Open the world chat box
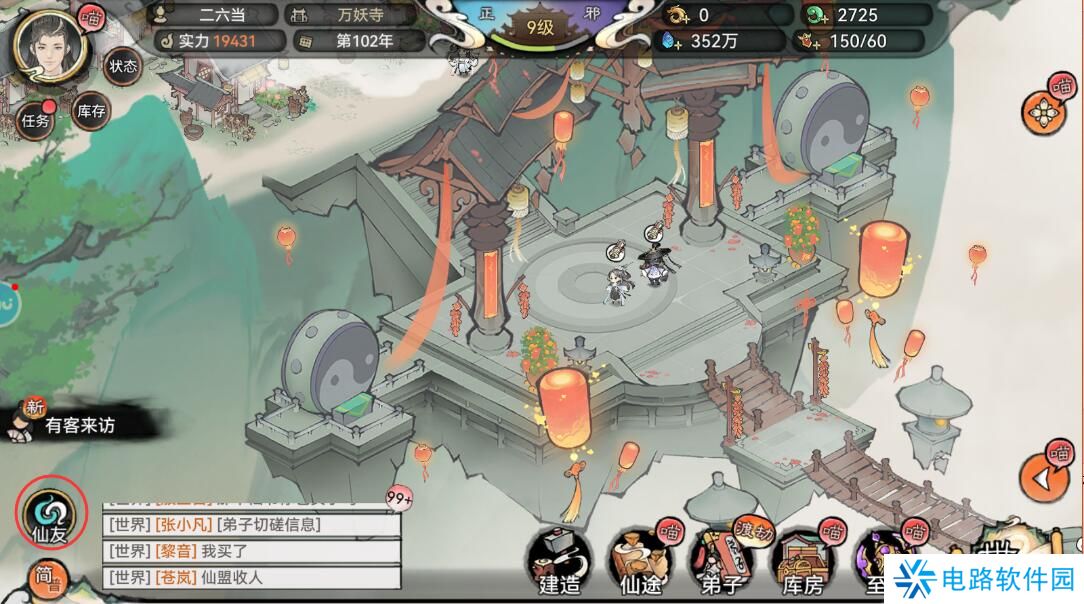1084x604 pixels. (250, 550)
